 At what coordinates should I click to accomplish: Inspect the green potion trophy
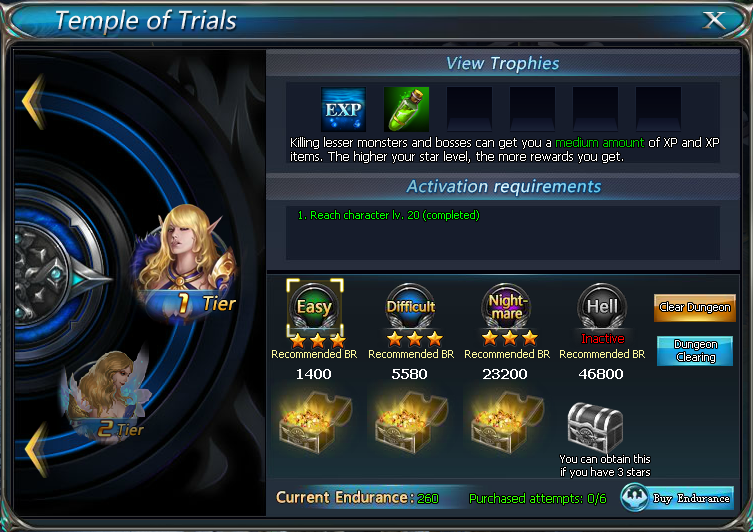click(406, 109)
